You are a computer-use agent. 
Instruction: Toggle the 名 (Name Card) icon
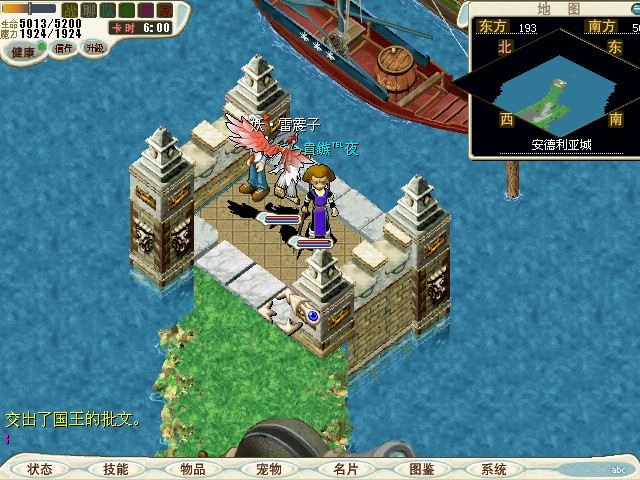pyautogui.click(x=127, y=10)
